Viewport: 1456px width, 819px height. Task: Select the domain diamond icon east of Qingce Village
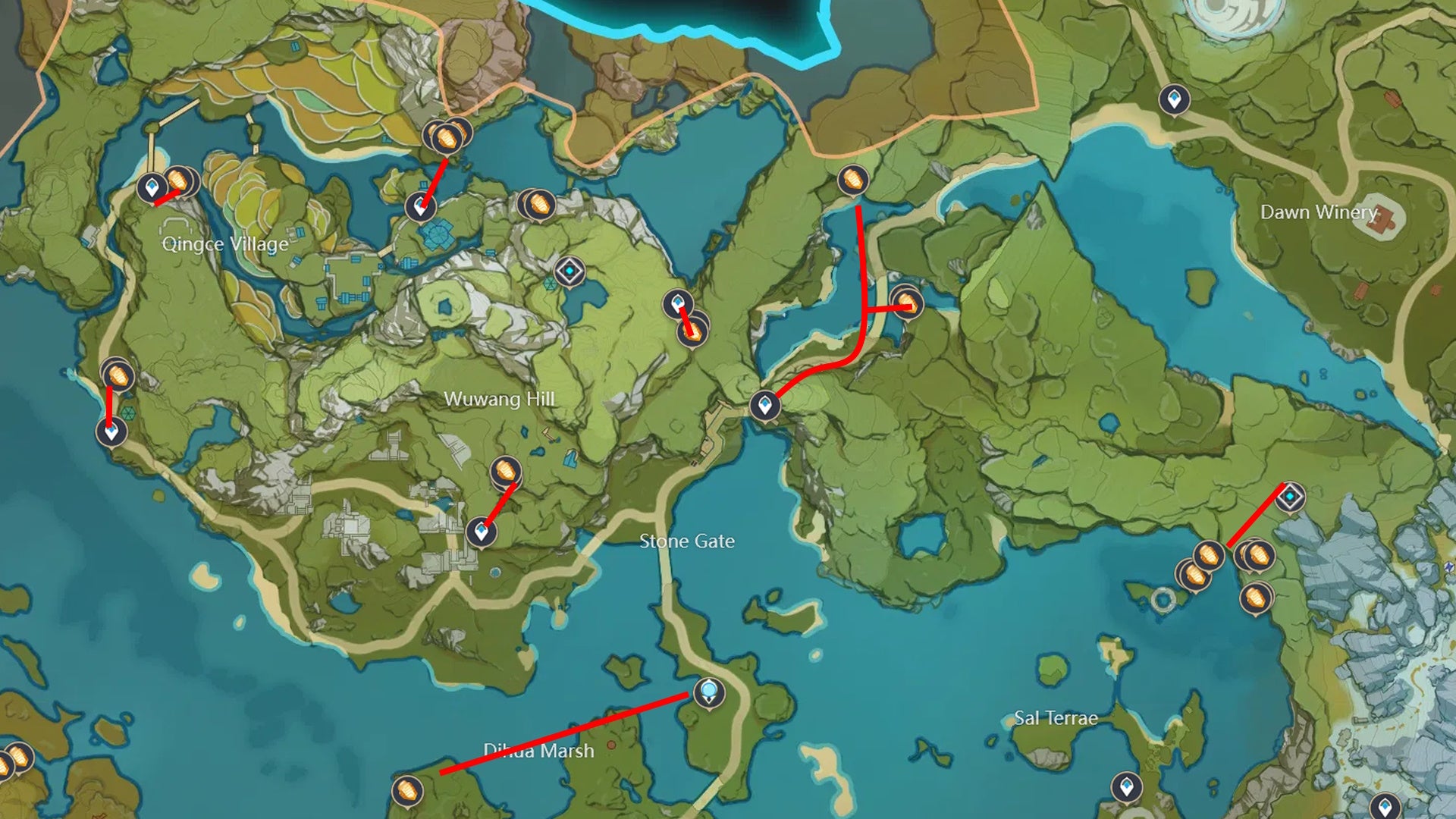569,269
